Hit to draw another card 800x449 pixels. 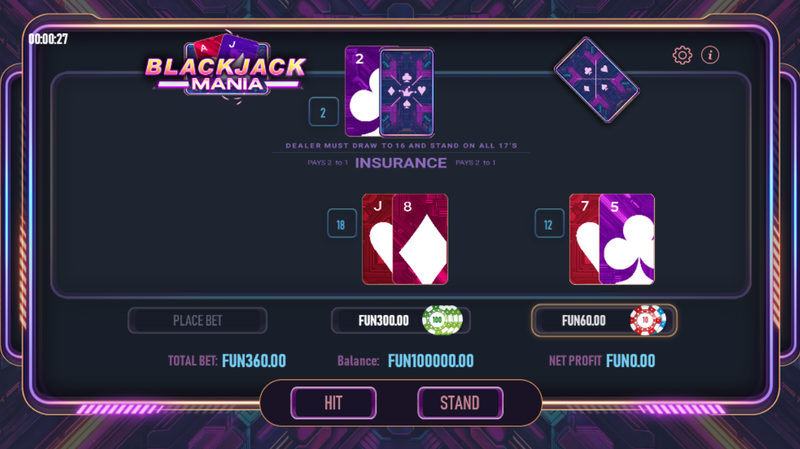(x=333, y=403)
